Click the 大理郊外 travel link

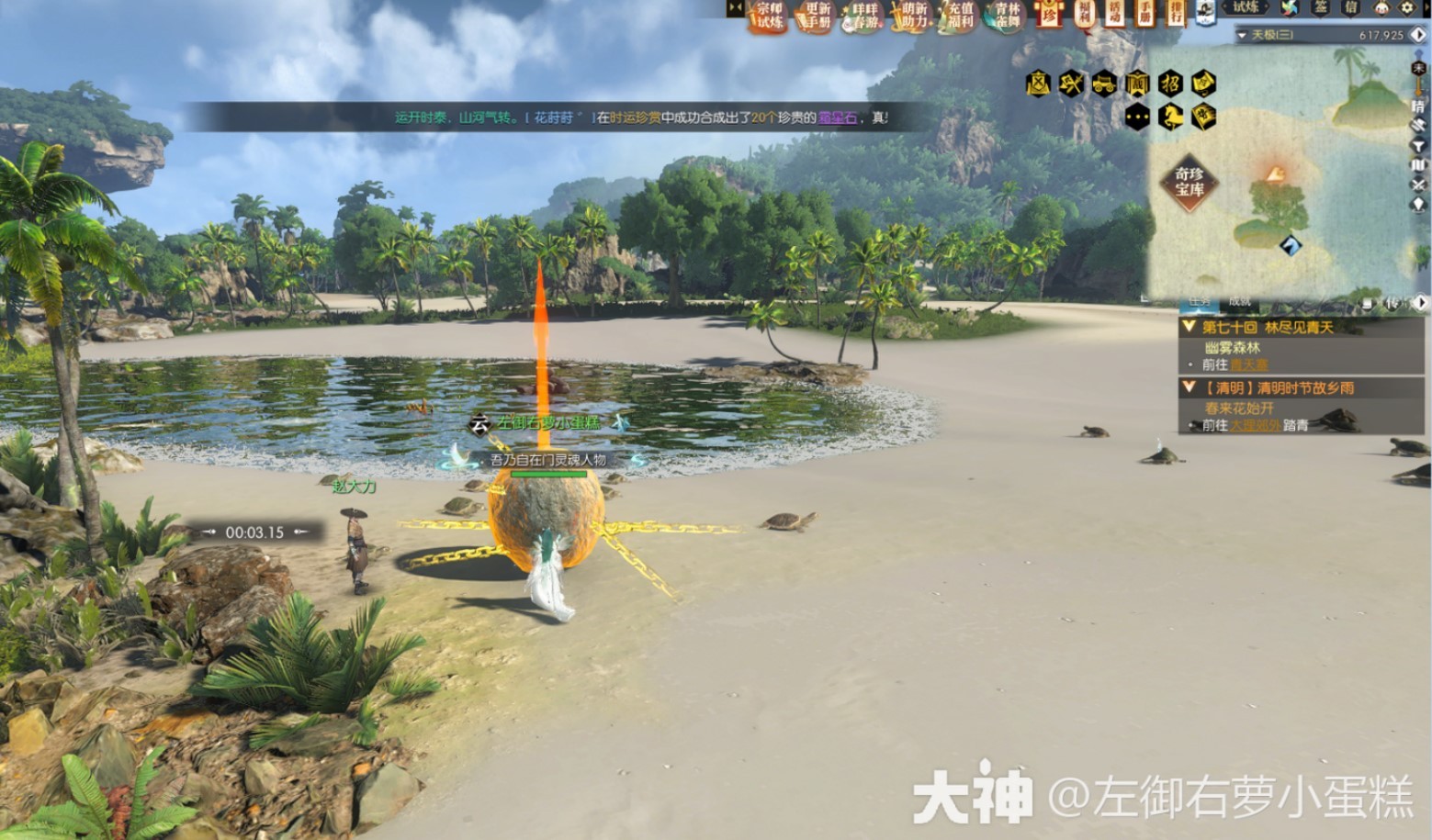(x=1255, y=424)
